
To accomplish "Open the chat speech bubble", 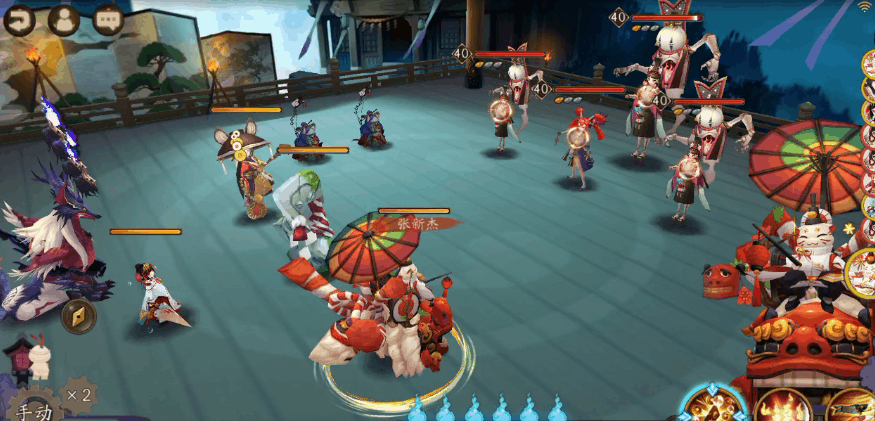I will coord(108,19).
